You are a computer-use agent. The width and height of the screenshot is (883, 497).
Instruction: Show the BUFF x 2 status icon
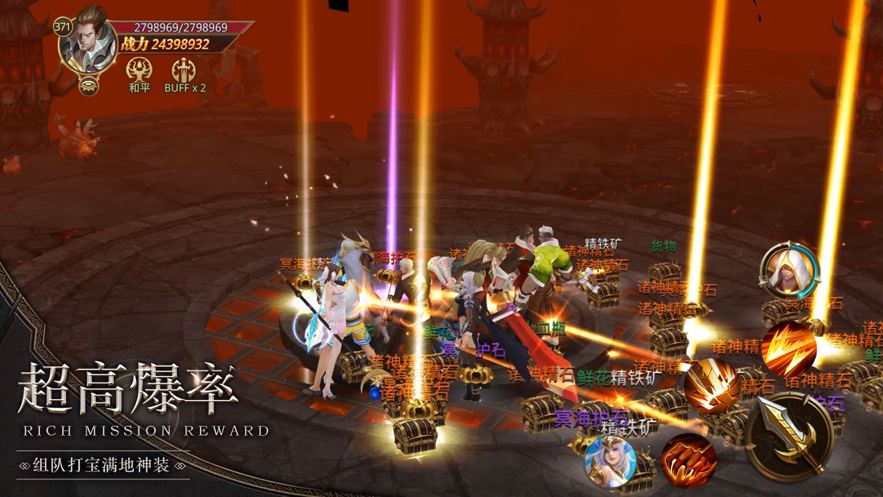184,71
